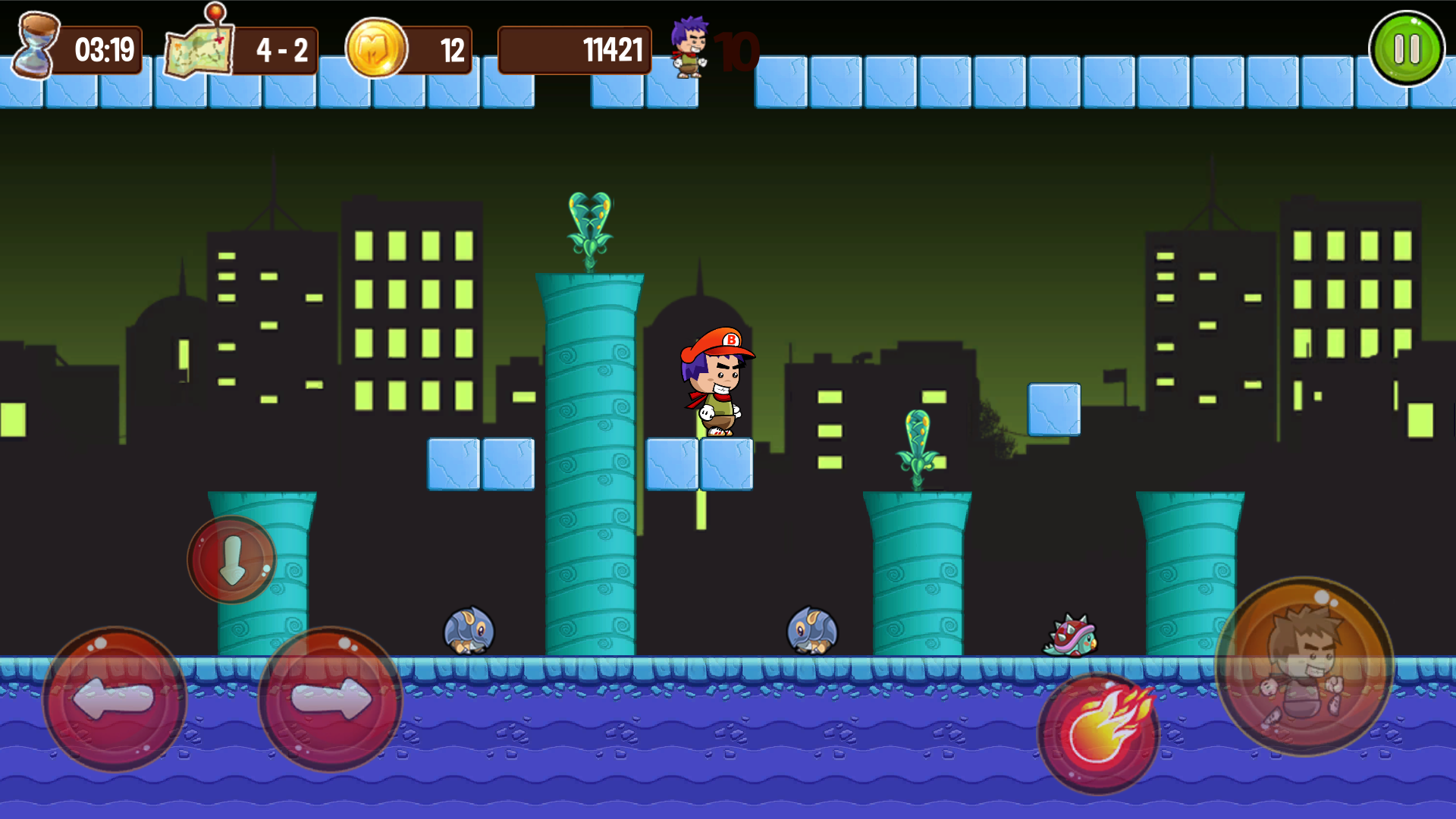Click the lives character icon near the score
This screenshot has height=819, width=1456.
(x=689, y=47)
